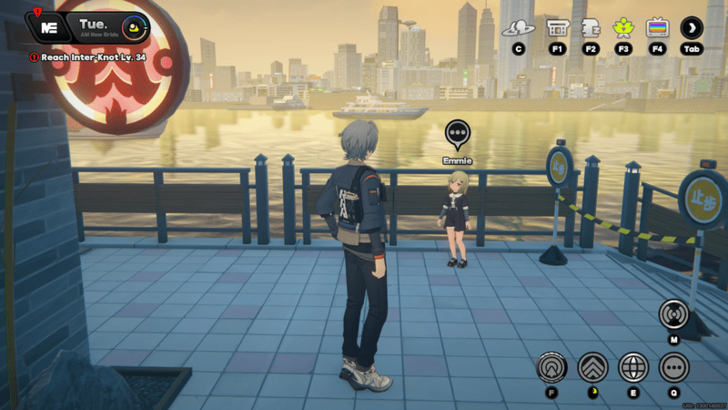The height and width of the screenshot is (410, 728).
Task: Activate the double chevron sprint button
Action: coord(592,367)
